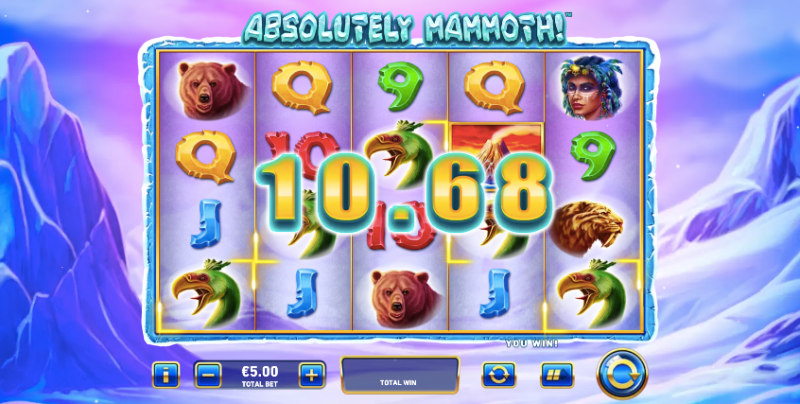Activate the autoplay button
Viewport: 800px width, 404px height.
point(497,375)
